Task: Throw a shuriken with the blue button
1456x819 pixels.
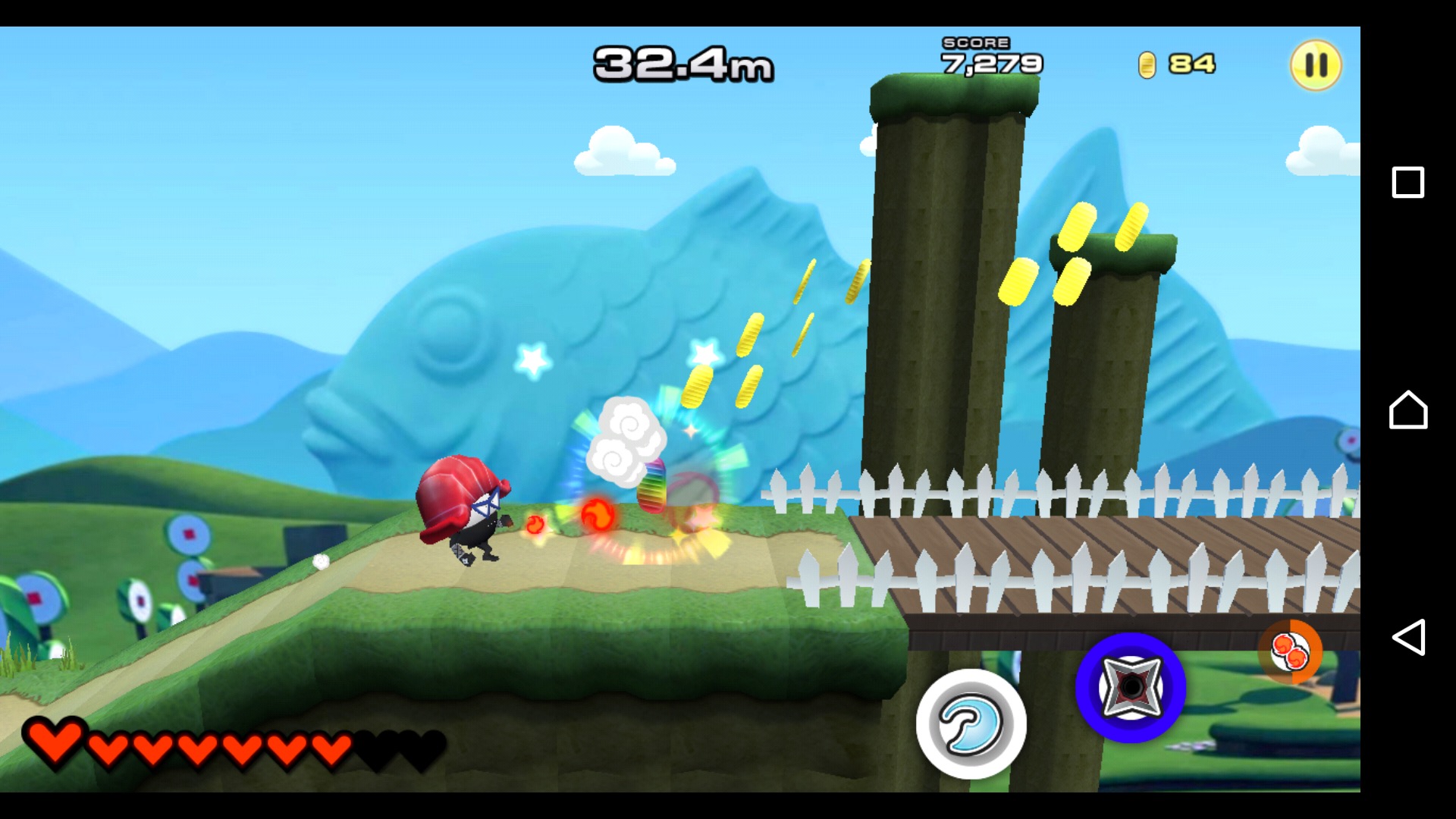Action: click(x=1130, y=687)
